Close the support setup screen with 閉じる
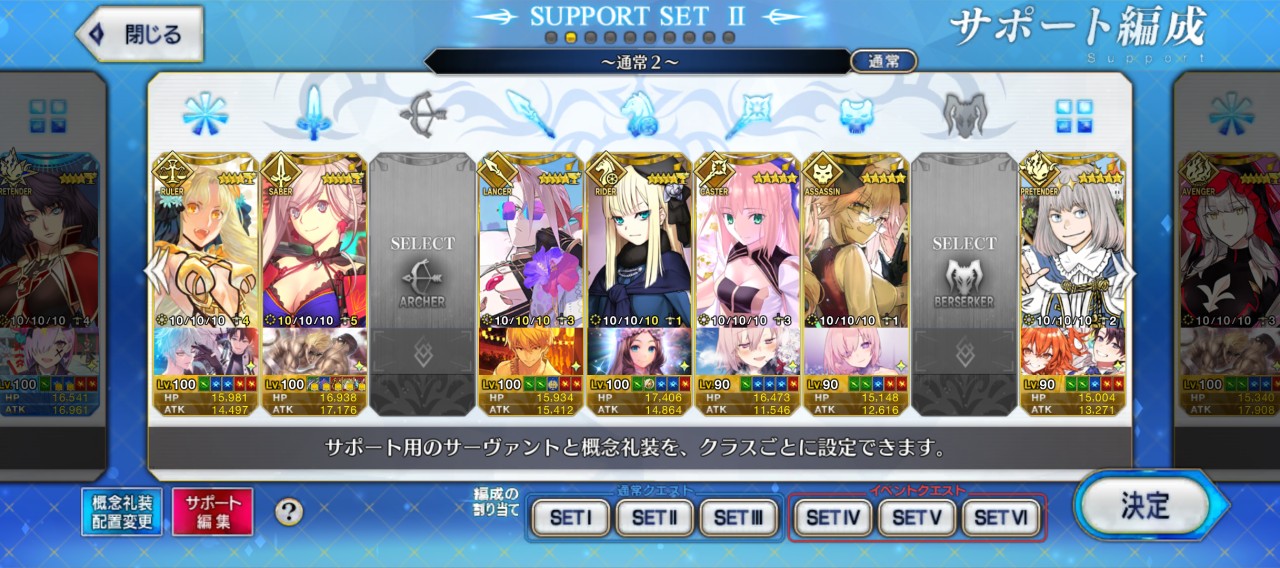Image resolution: width=1280 pixels, height=568 pixels. coord(140,34)
